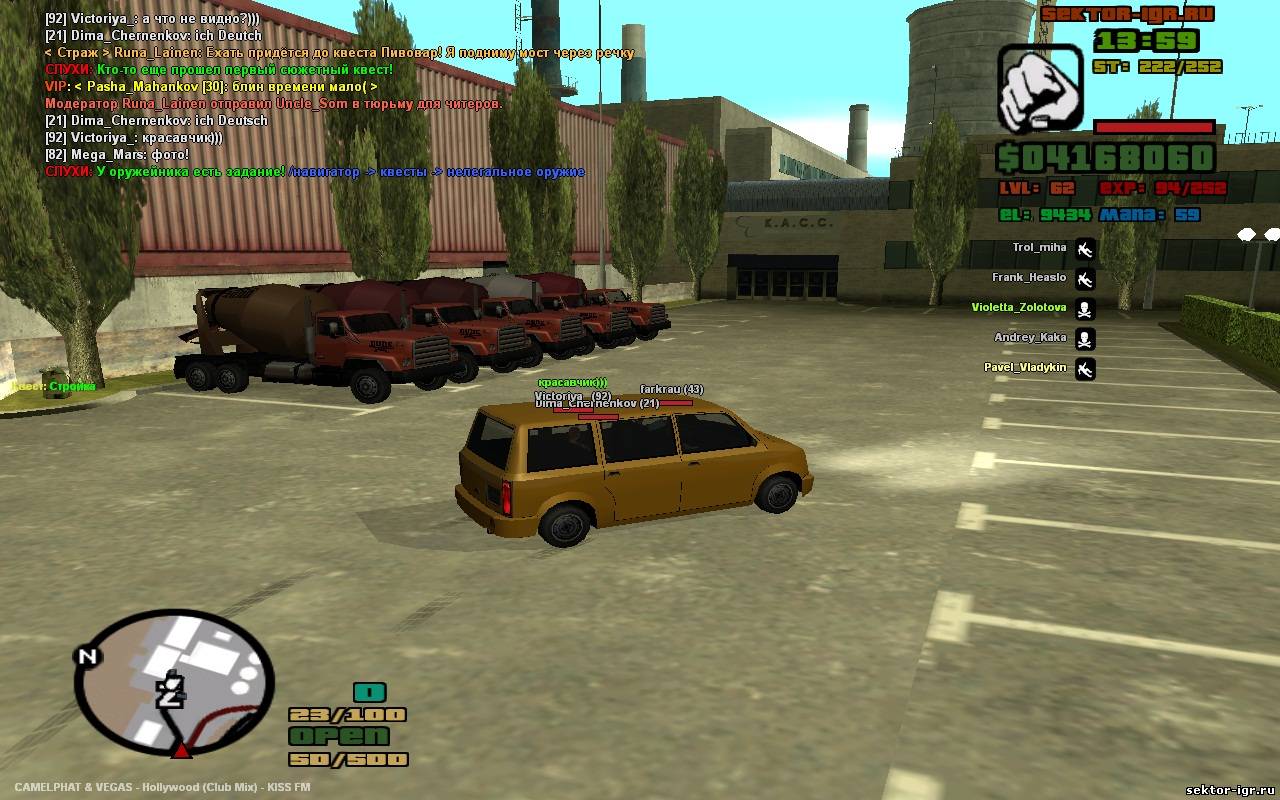Click the north N marker on radar
Image resolution: width=1280 pixels, height=800 pixels.
point(87,657)
